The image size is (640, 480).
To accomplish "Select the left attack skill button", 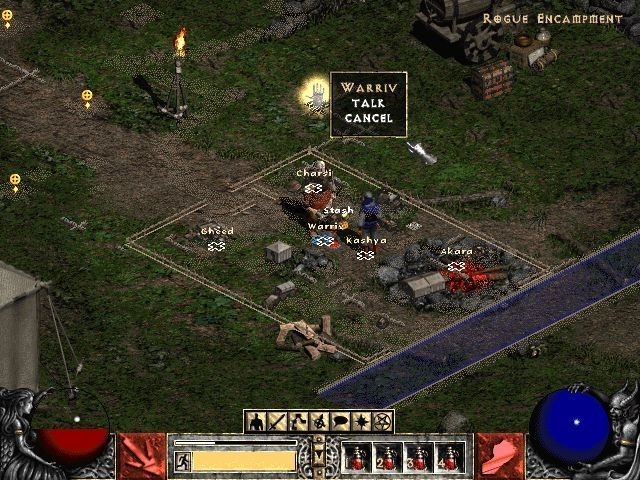I will (x=141, y=456).
